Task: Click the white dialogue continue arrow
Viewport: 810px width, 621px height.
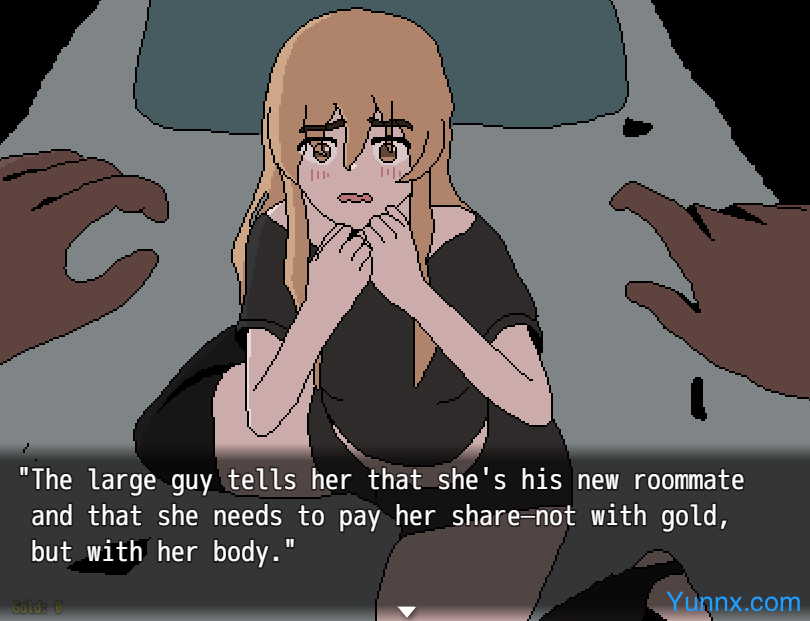Action: (x=406, y=611)
